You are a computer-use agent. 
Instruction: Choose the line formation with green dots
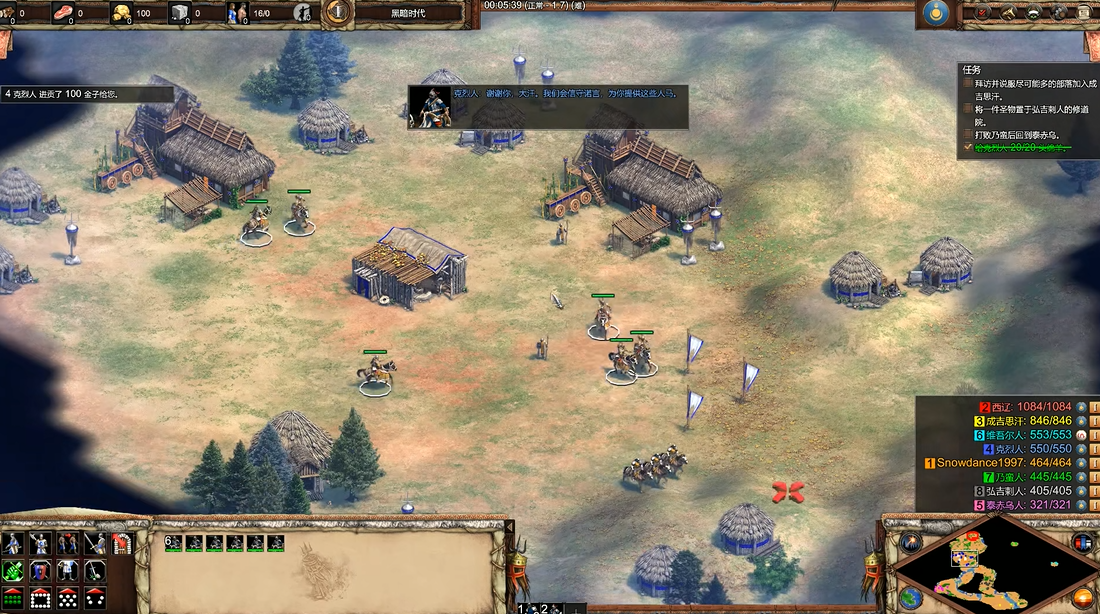coord(14,598)
